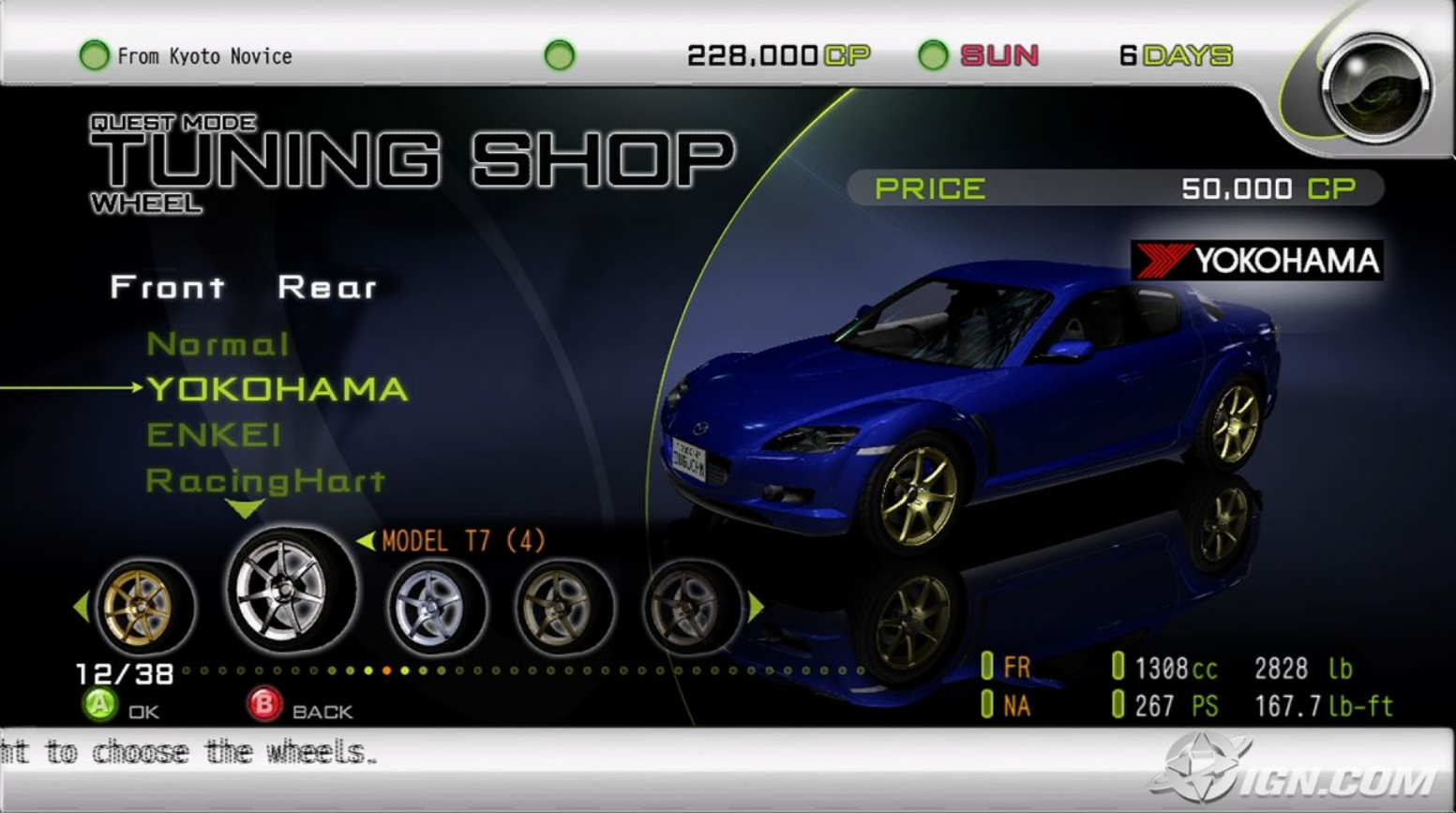
Task: Expand the brand list via the down arrow below RacingHart
Action: tap(246, 511)
